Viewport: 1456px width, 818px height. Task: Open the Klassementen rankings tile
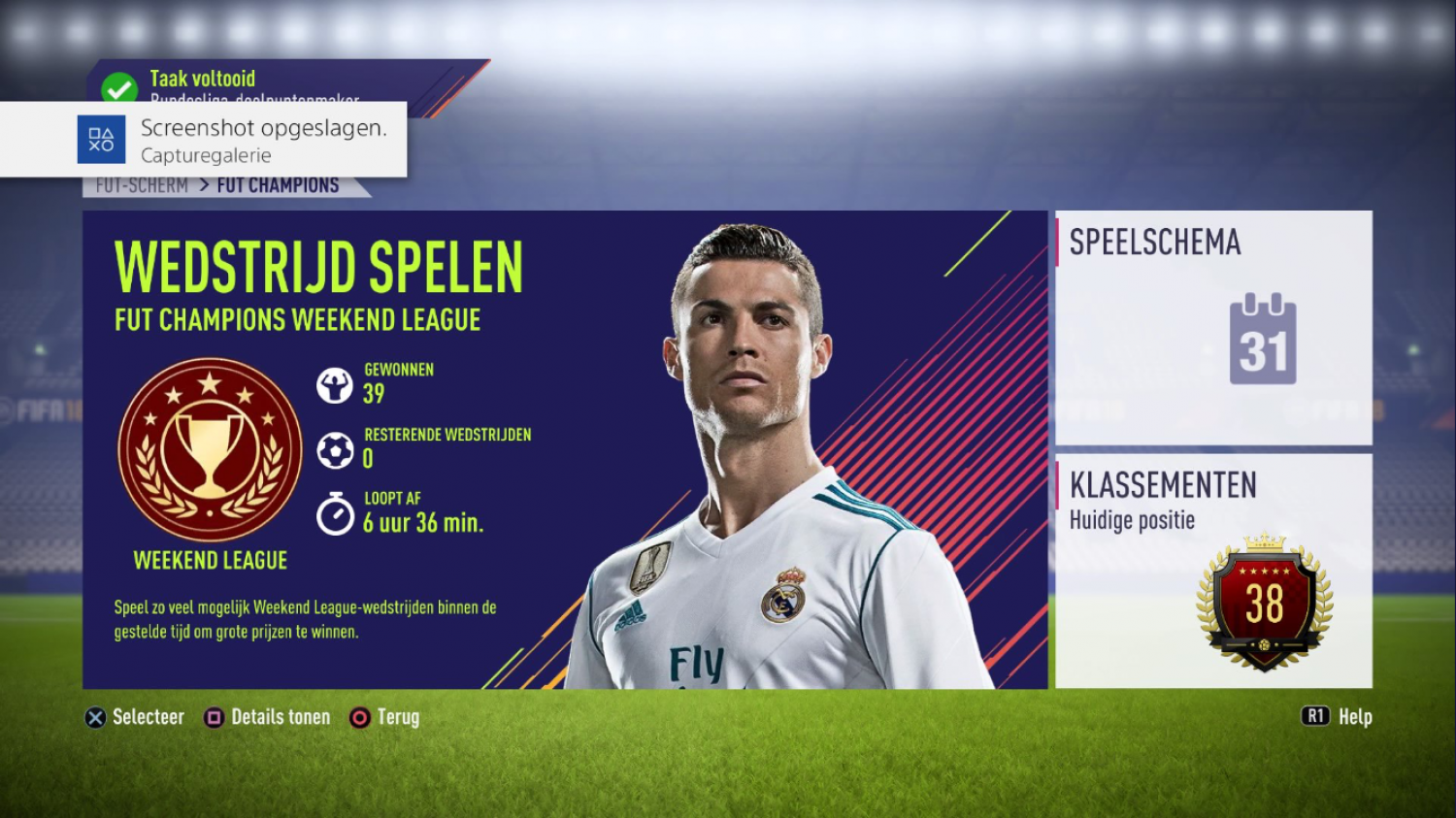click(x=1213, y=571)
